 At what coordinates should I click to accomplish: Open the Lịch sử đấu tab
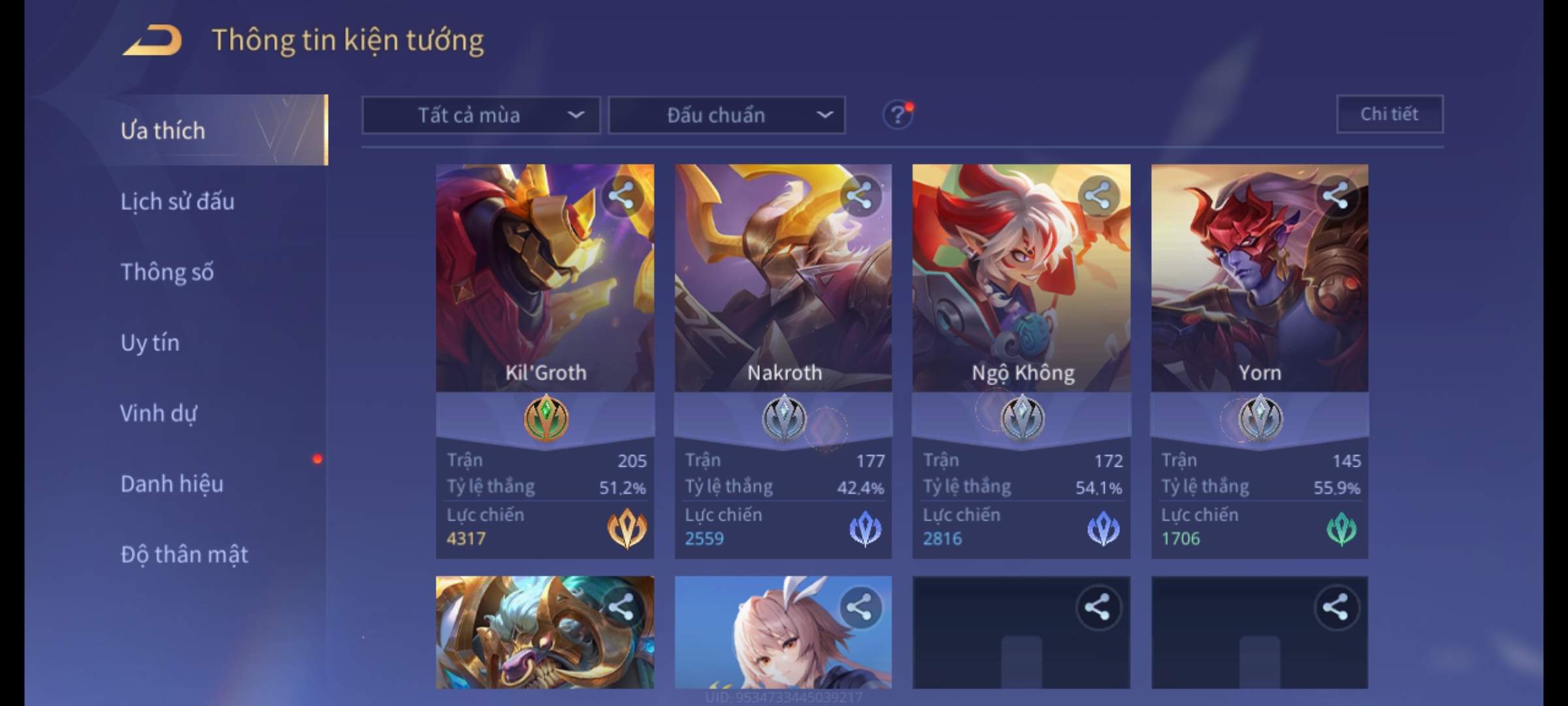tap(177, 201)
